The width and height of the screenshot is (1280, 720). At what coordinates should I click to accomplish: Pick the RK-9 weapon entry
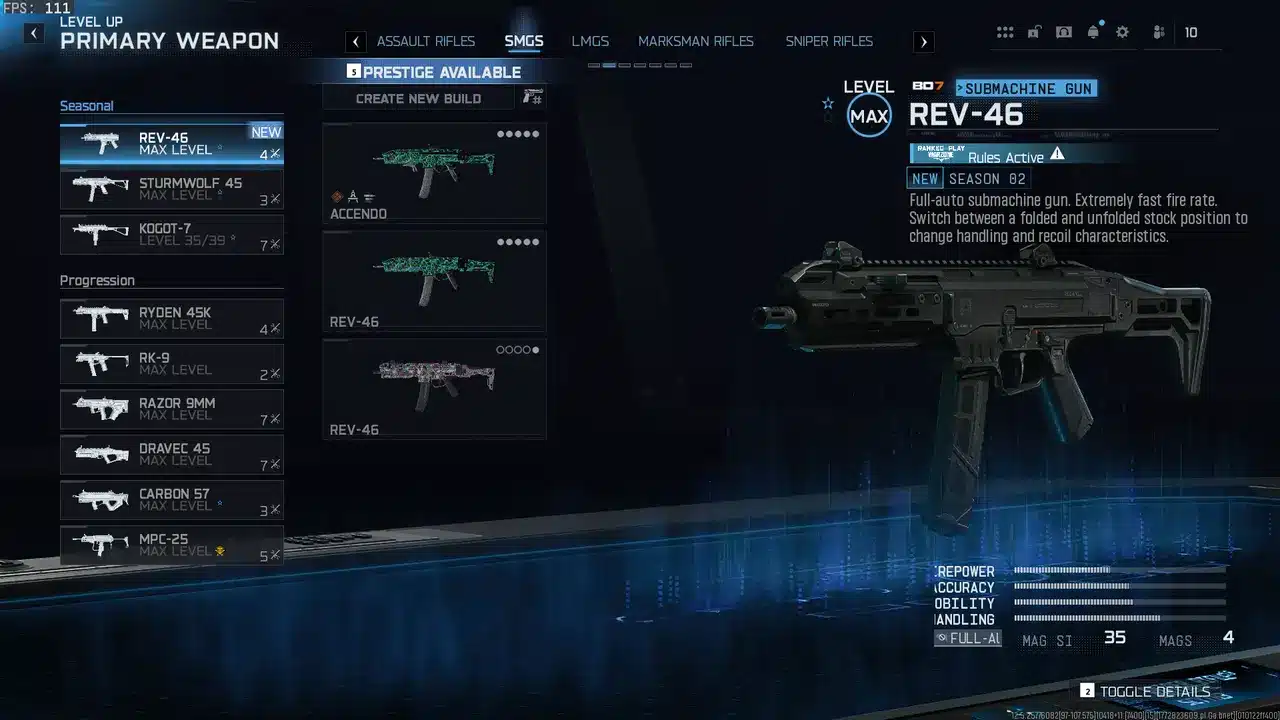point(171,364)
